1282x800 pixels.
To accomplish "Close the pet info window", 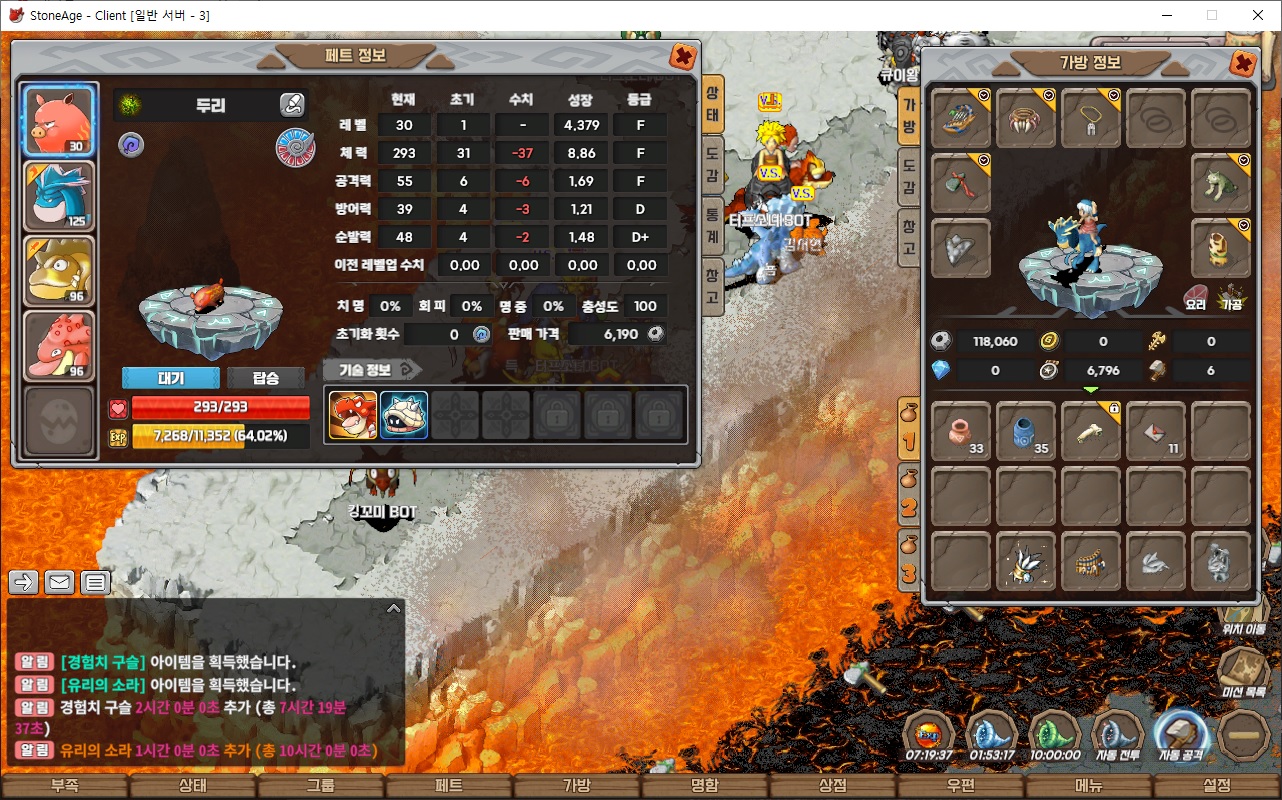I will click(x=683, y=56).
